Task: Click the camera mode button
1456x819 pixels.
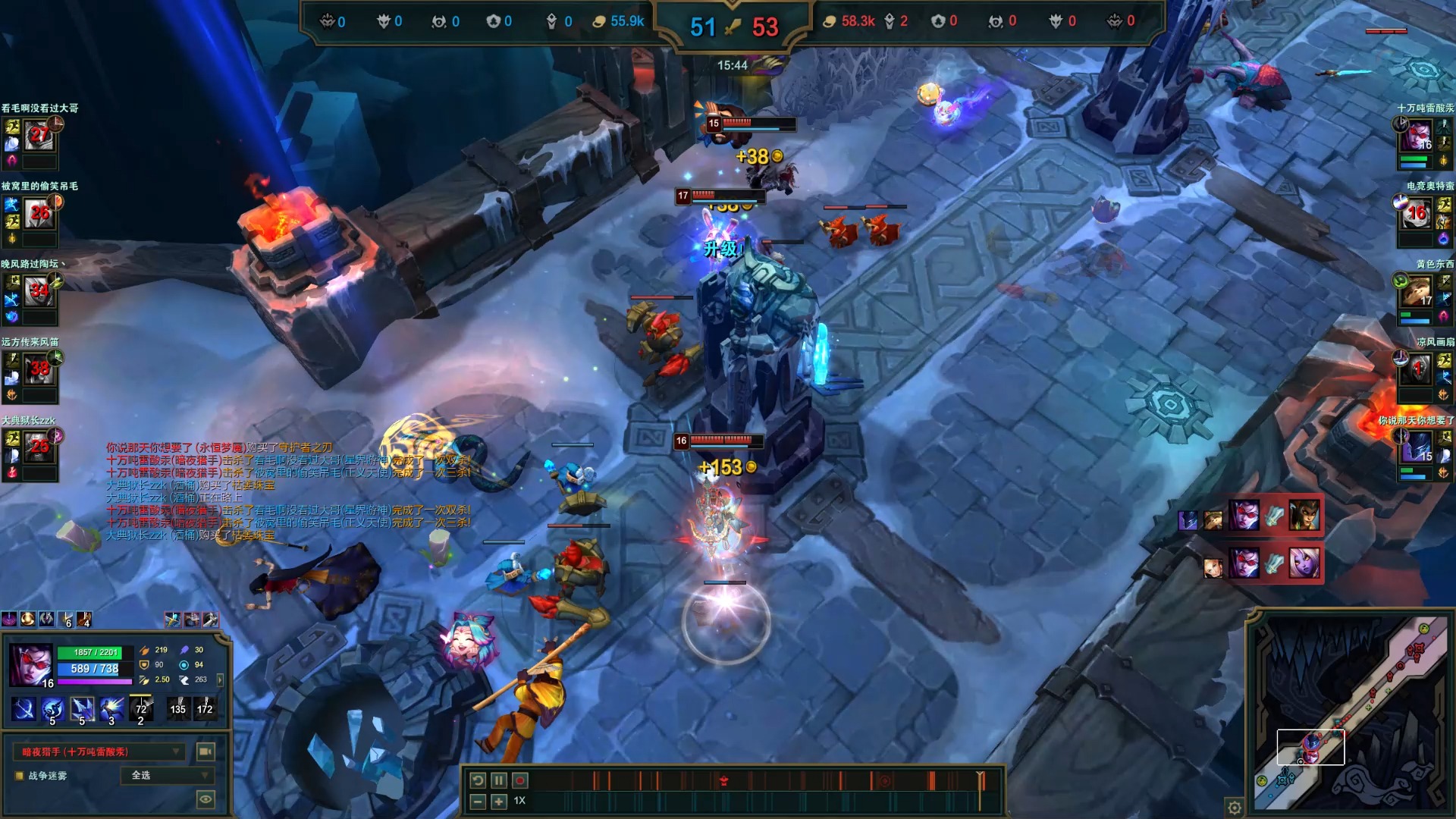Action: tap(205, 752)
